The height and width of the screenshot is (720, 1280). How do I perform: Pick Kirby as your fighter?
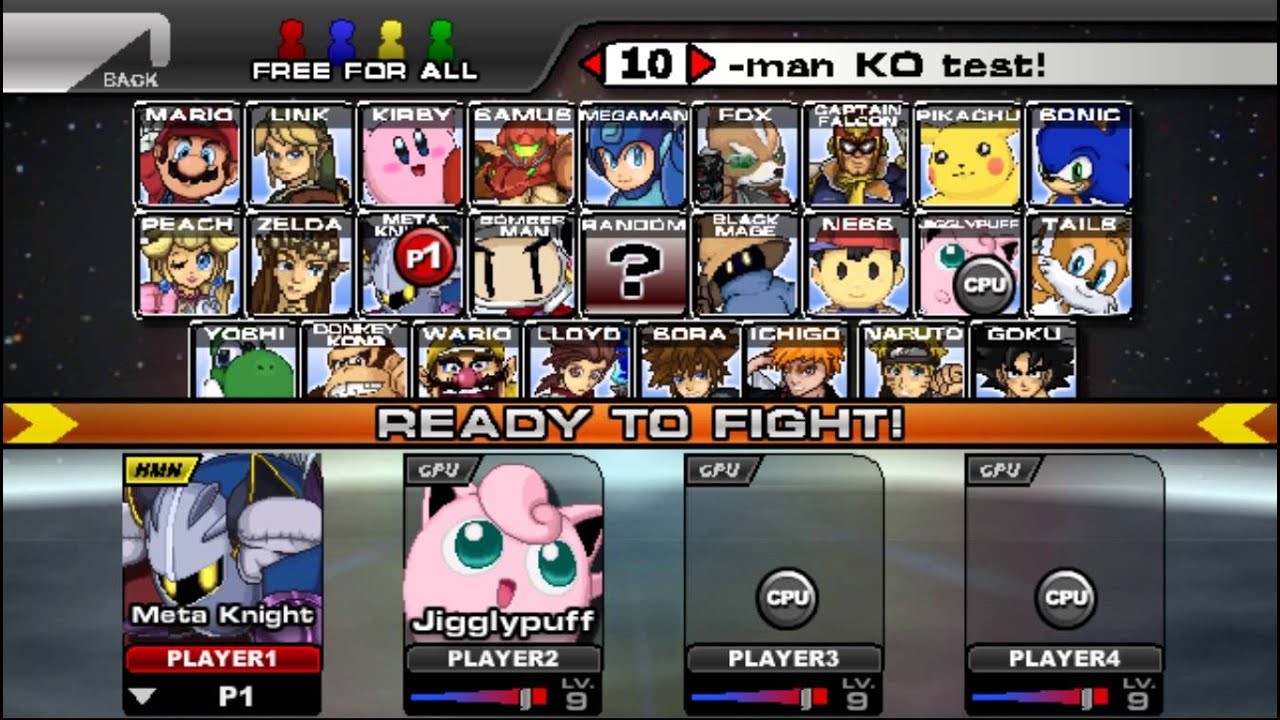pyautogui.click(x=411, y=155)
